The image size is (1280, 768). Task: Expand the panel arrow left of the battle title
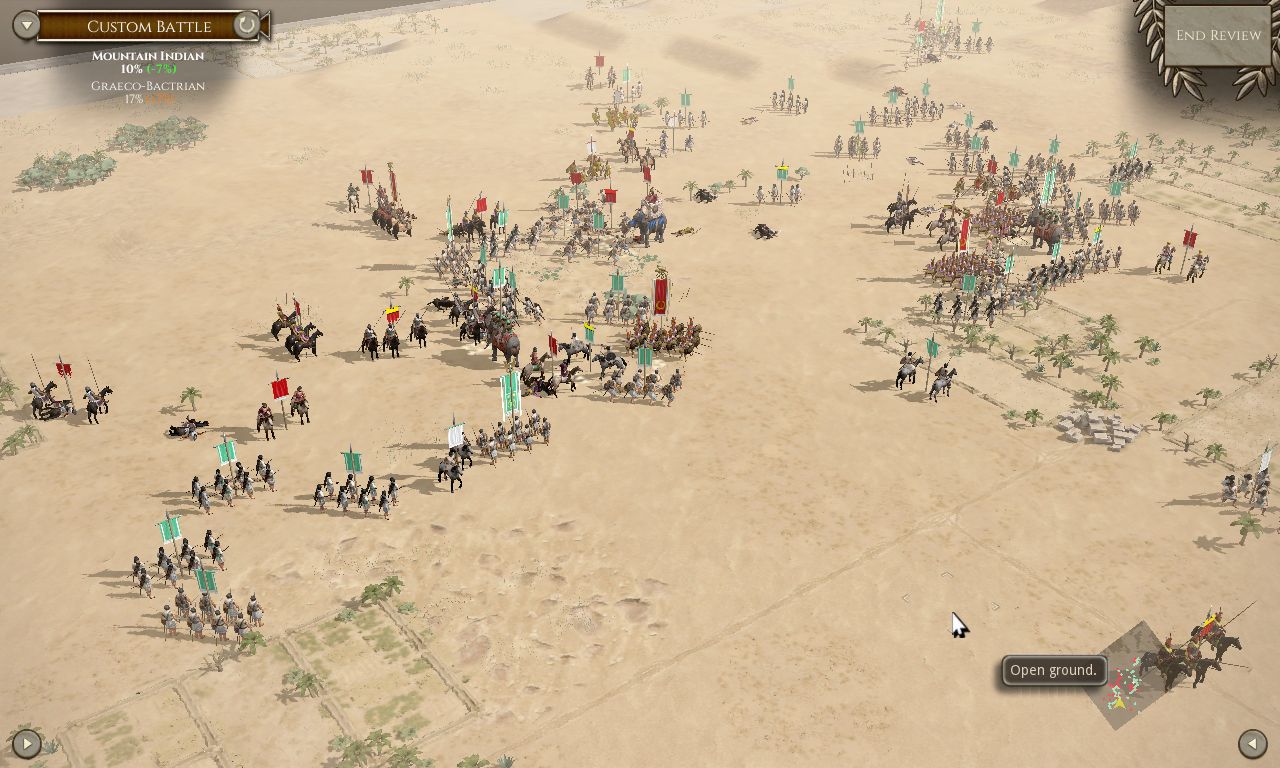pos(25,24)
